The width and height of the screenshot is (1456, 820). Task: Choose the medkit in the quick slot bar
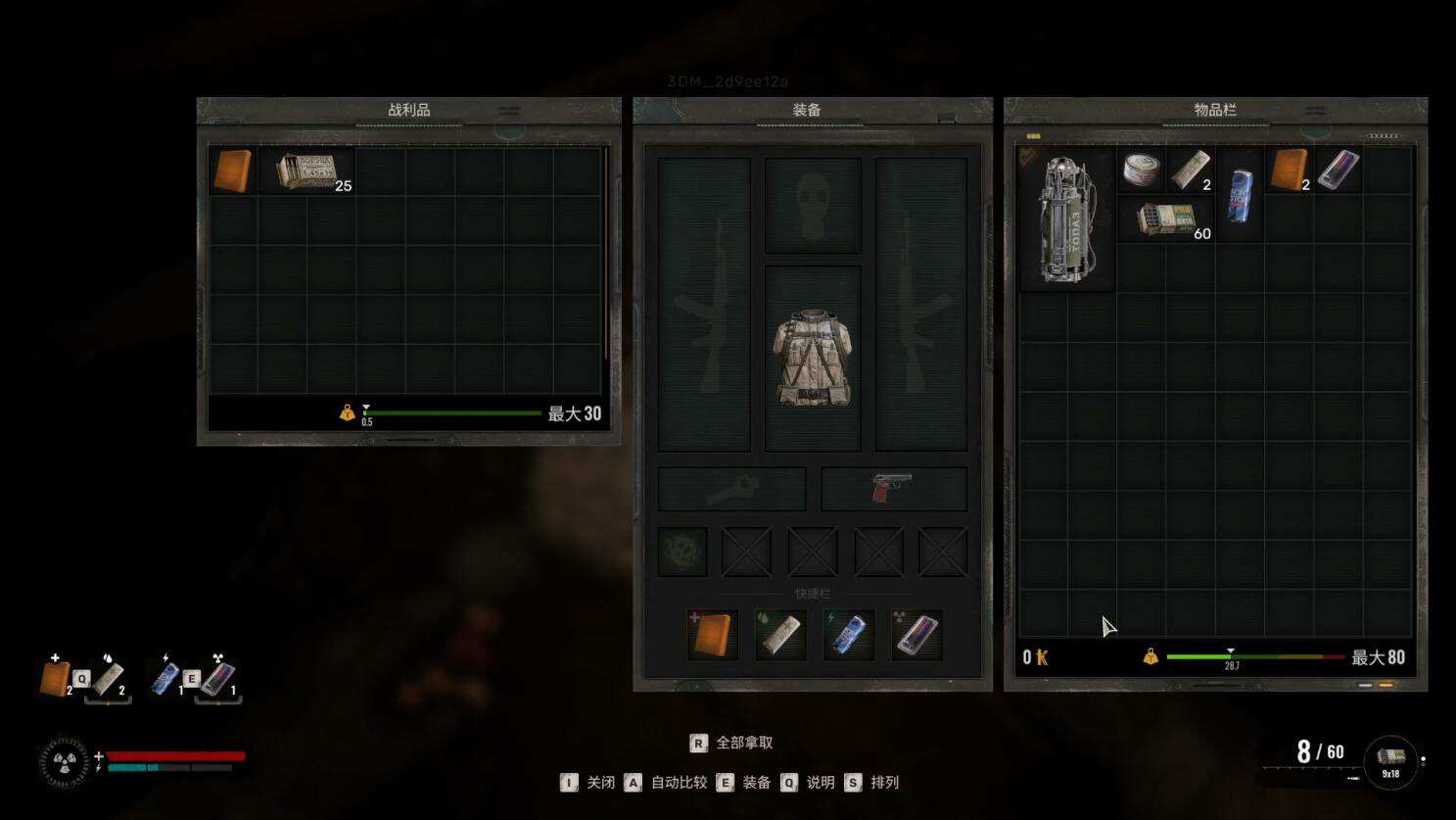713,635
